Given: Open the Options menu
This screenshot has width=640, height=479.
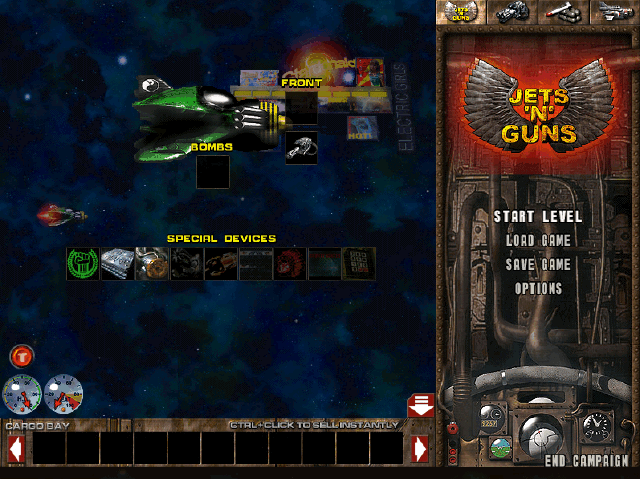Looking at the screenshot, I should 538,288.
